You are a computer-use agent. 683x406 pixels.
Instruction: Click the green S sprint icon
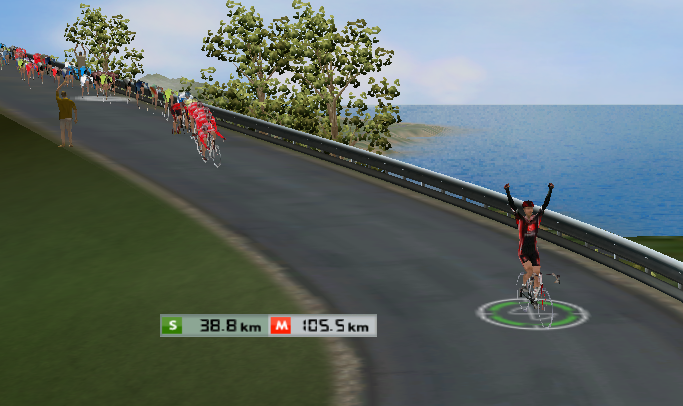(173, 325)
